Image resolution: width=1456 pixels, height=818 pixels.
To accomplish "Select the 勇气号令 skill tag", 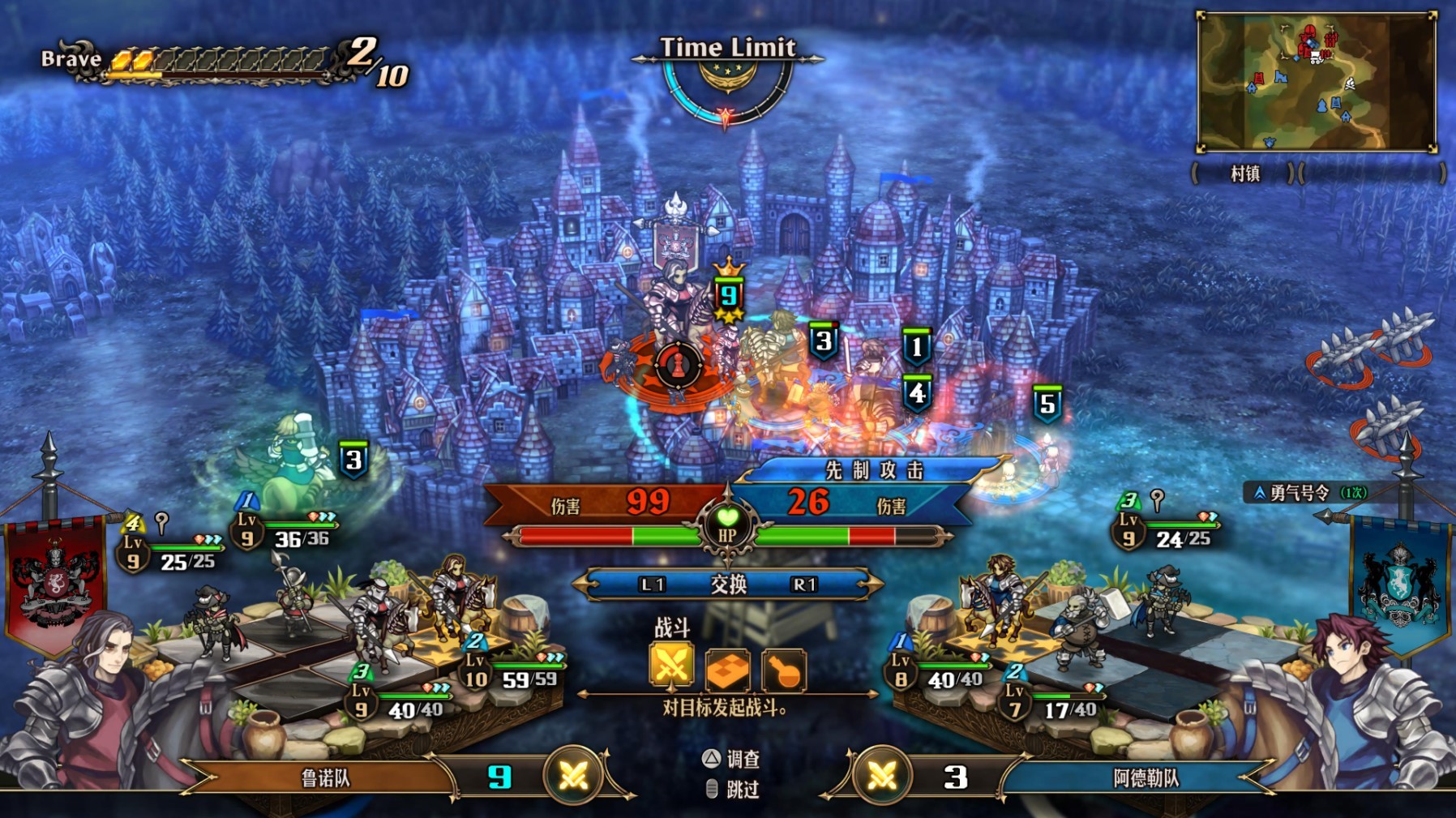I will tap(1308, 492).
